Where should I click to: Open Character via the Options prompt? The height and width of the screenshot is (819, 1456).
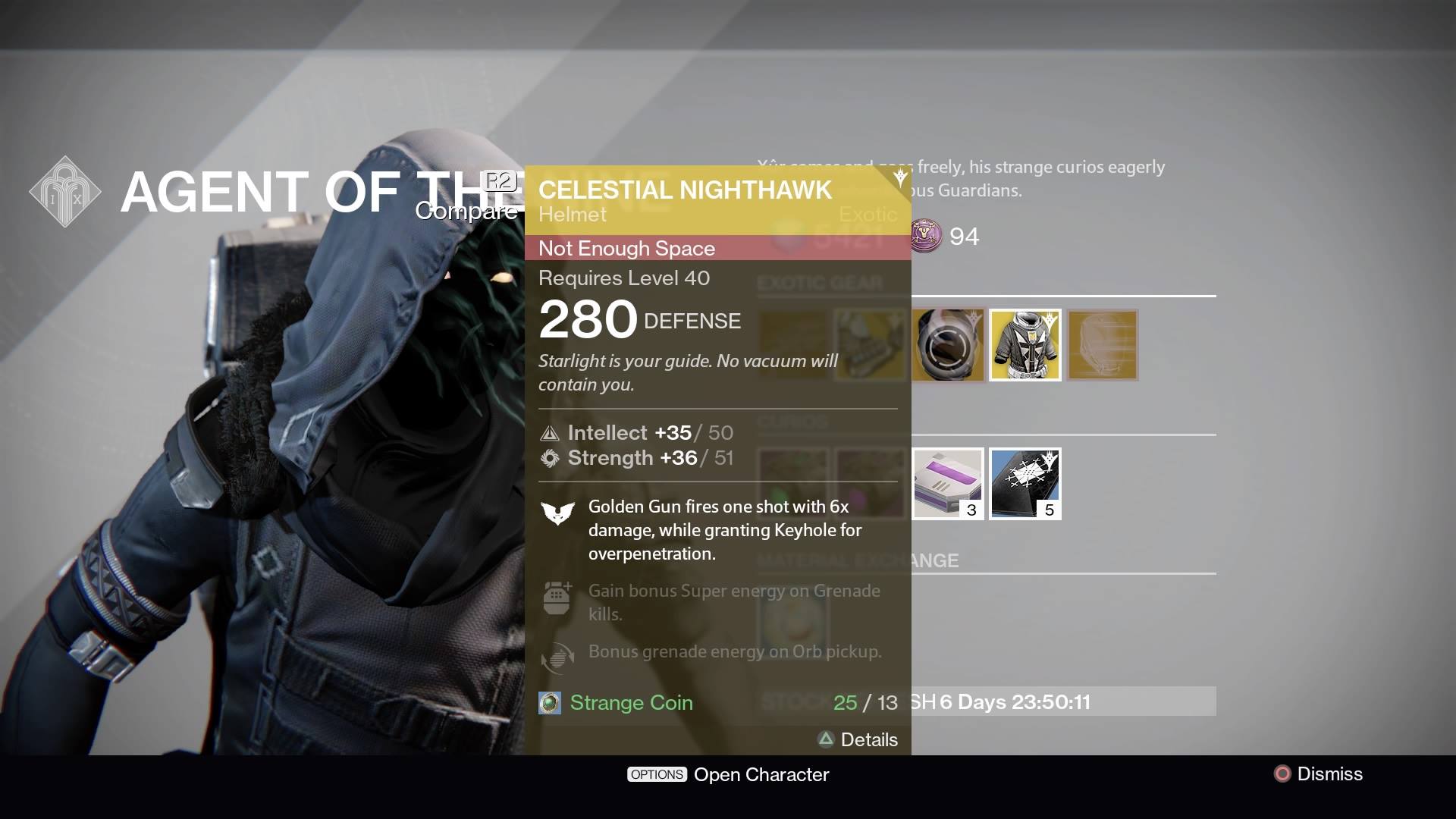(x=728, y=774)
